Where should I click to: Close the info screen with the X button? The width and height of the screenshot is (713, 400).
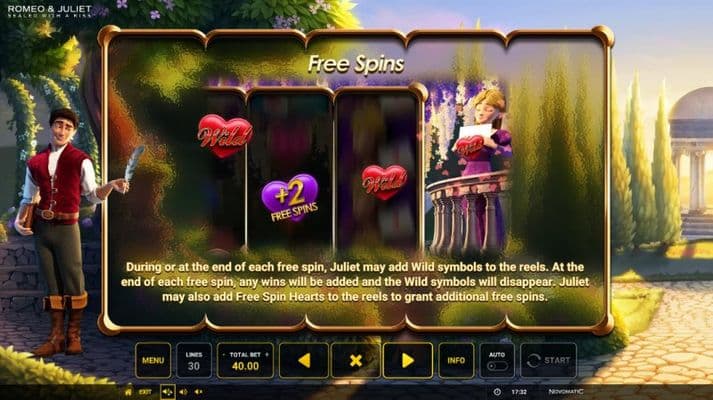(355, 360)
